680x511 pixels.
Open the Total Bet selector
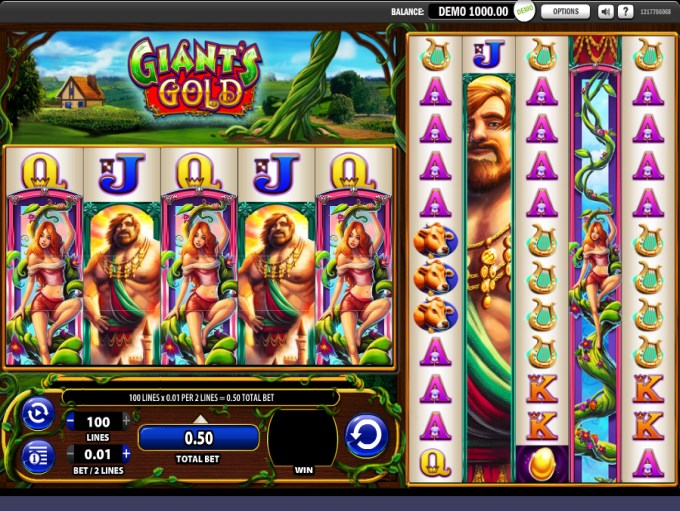(199, 437)
